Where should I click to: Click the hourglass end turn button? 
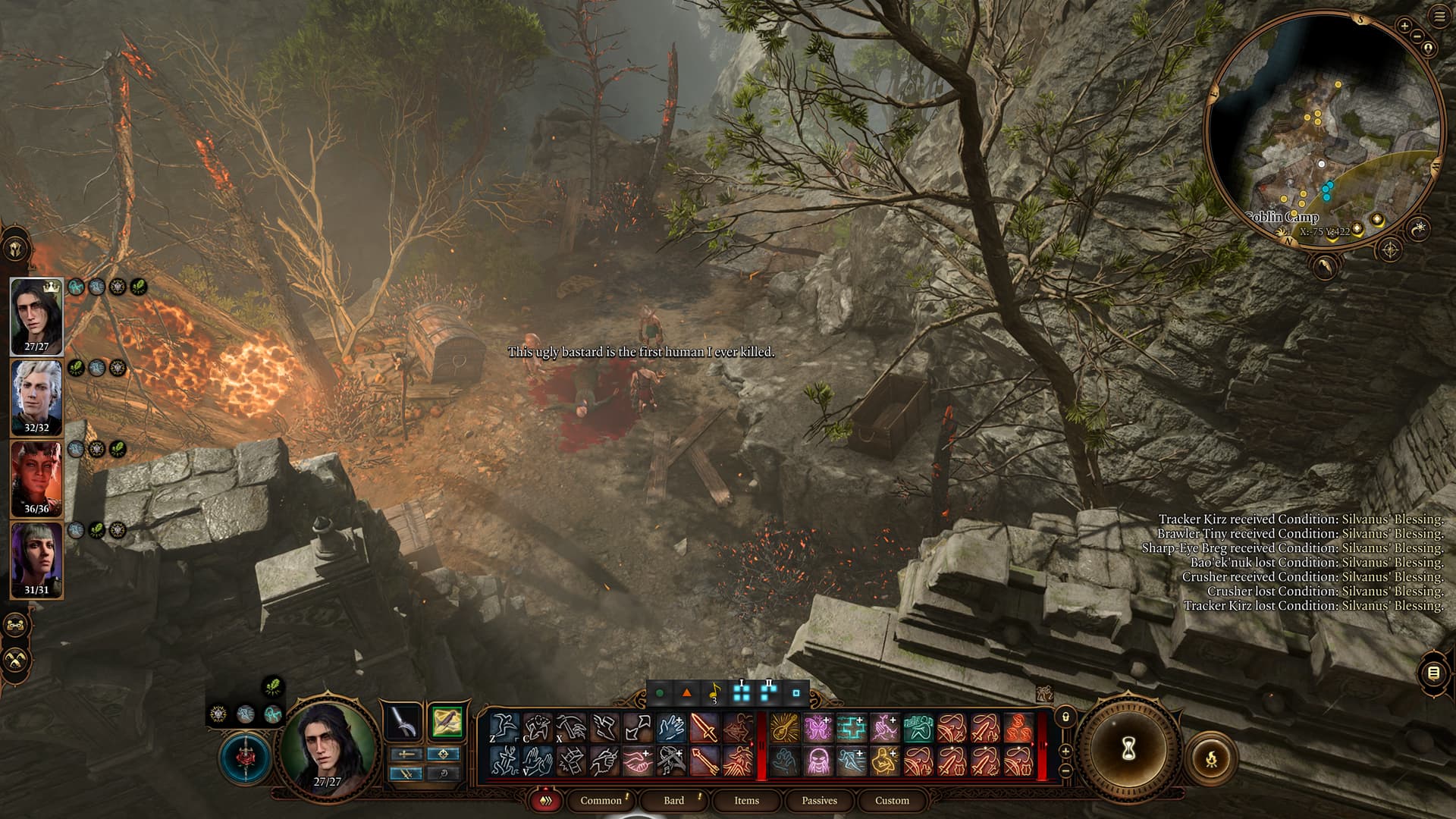[1128, 749]
